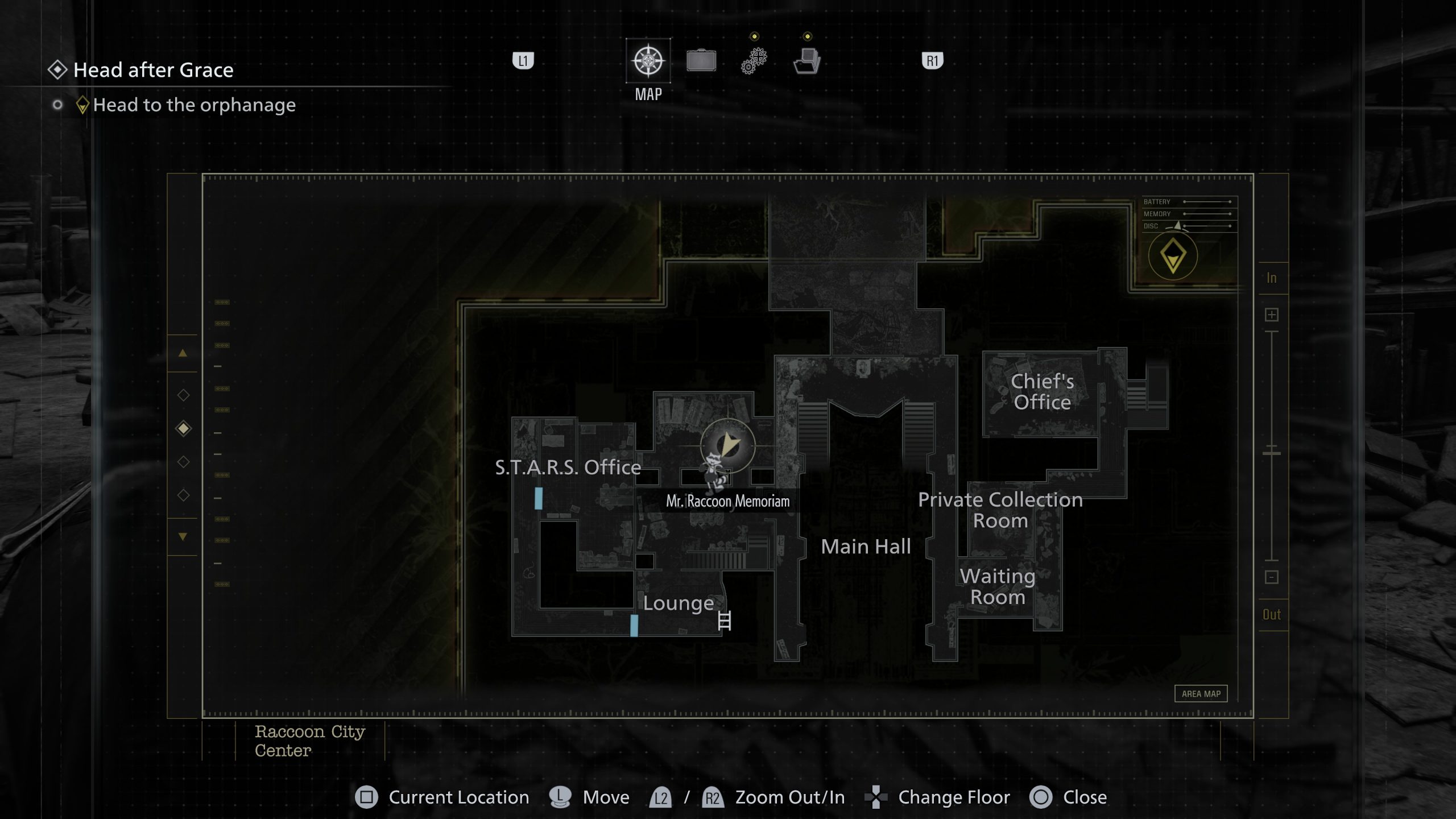Select the highlighted current floor diamond

pos(183,428)
